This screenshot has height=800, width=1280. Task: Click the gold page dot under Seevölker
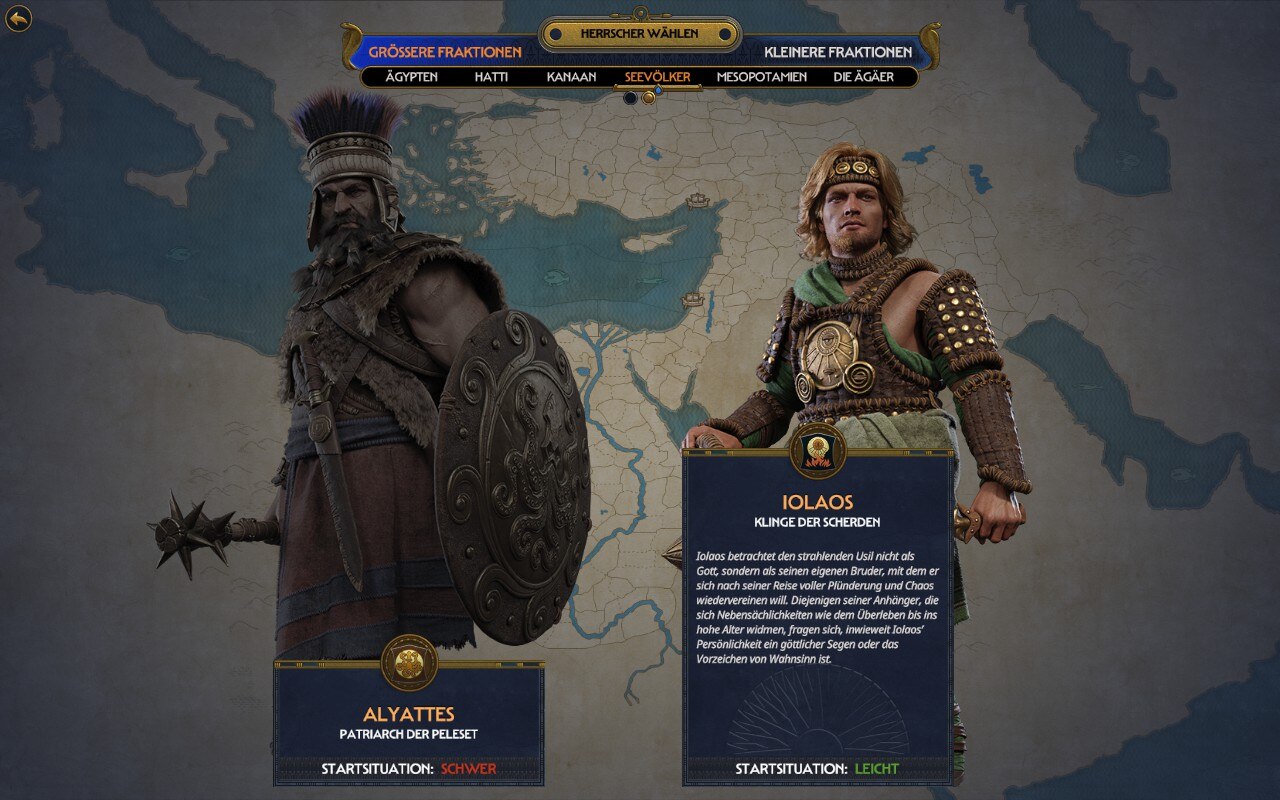click(648, 98)
